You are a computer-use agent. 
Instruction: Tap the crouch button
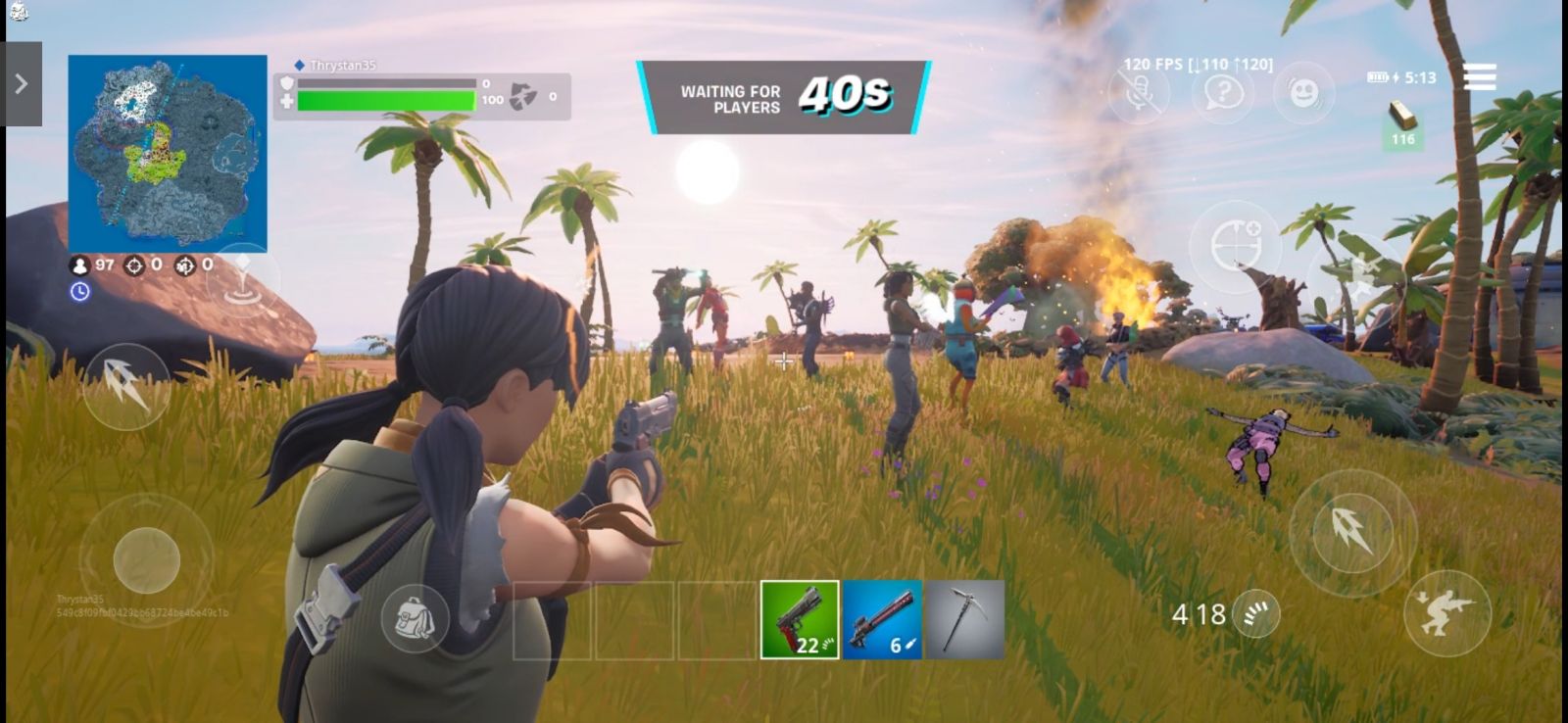[1446, 612]
